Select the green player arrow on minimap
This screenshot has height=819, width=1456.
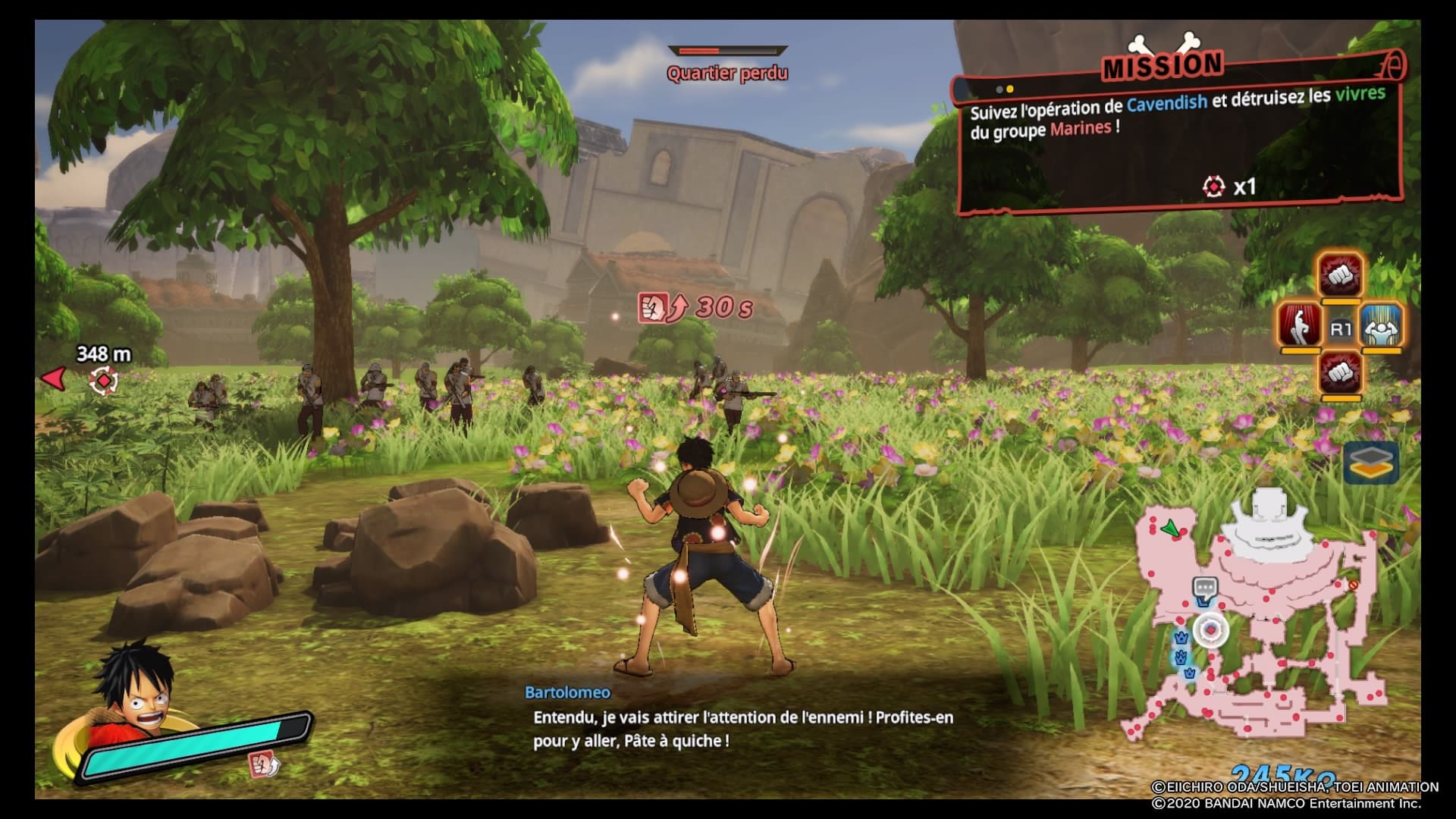click(1172, 528)
